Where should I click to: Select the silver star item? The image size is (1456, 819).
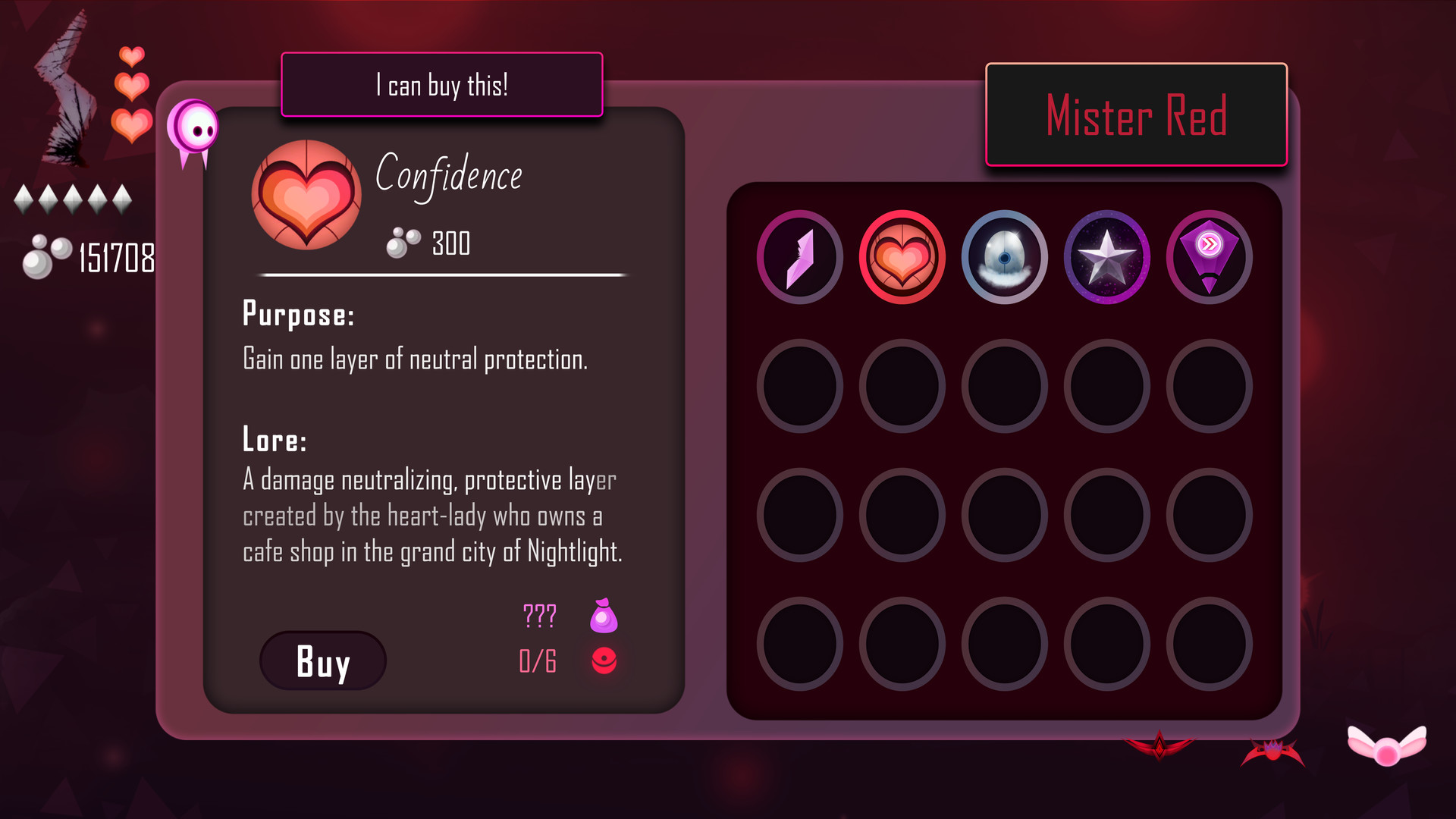[1106, 257]
